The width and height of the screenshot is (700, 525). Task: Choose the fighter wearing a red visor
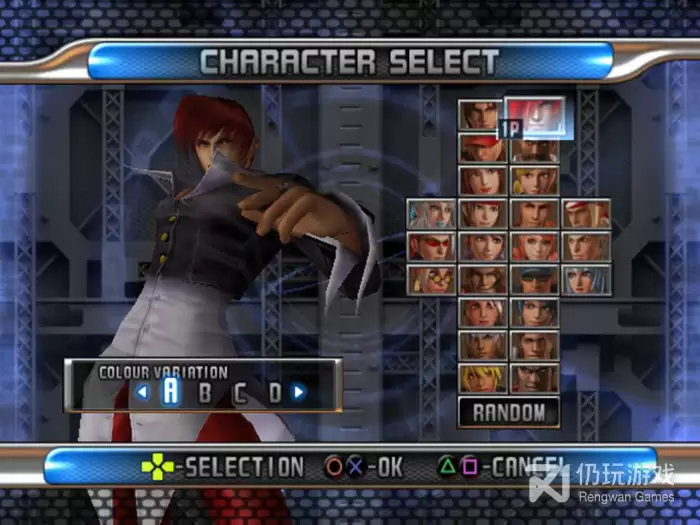pyautogui.click(x=431, y=246)
